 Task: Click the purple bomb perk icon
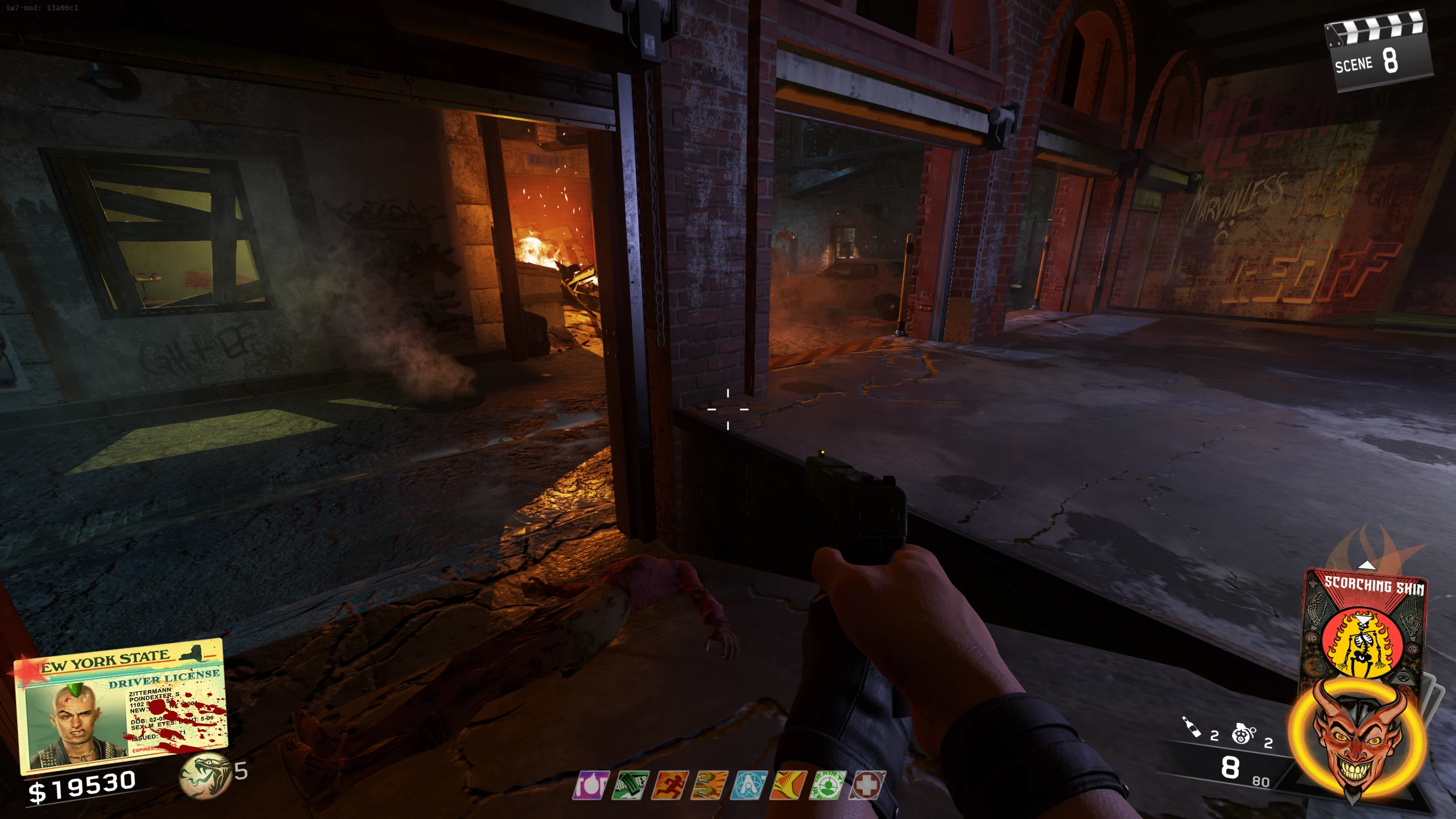click(591, 785)
